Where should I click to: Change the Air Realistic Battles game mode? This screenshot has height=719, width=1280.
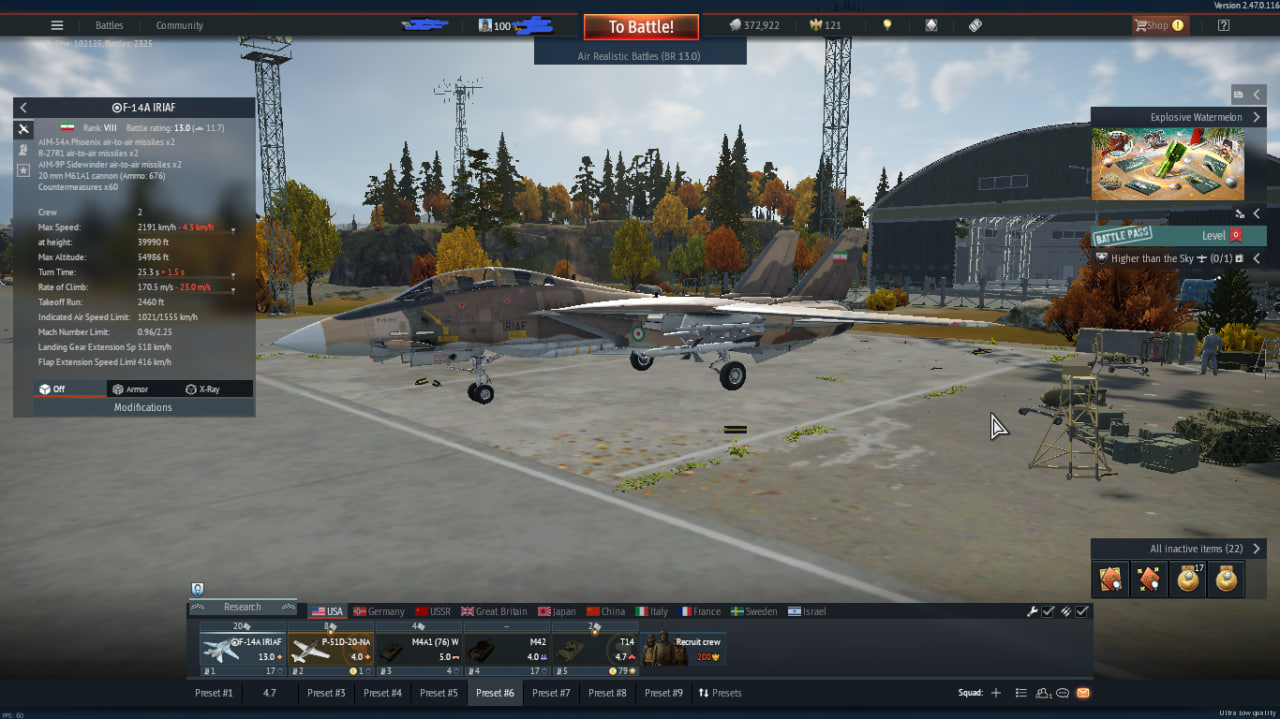(639, 57)
